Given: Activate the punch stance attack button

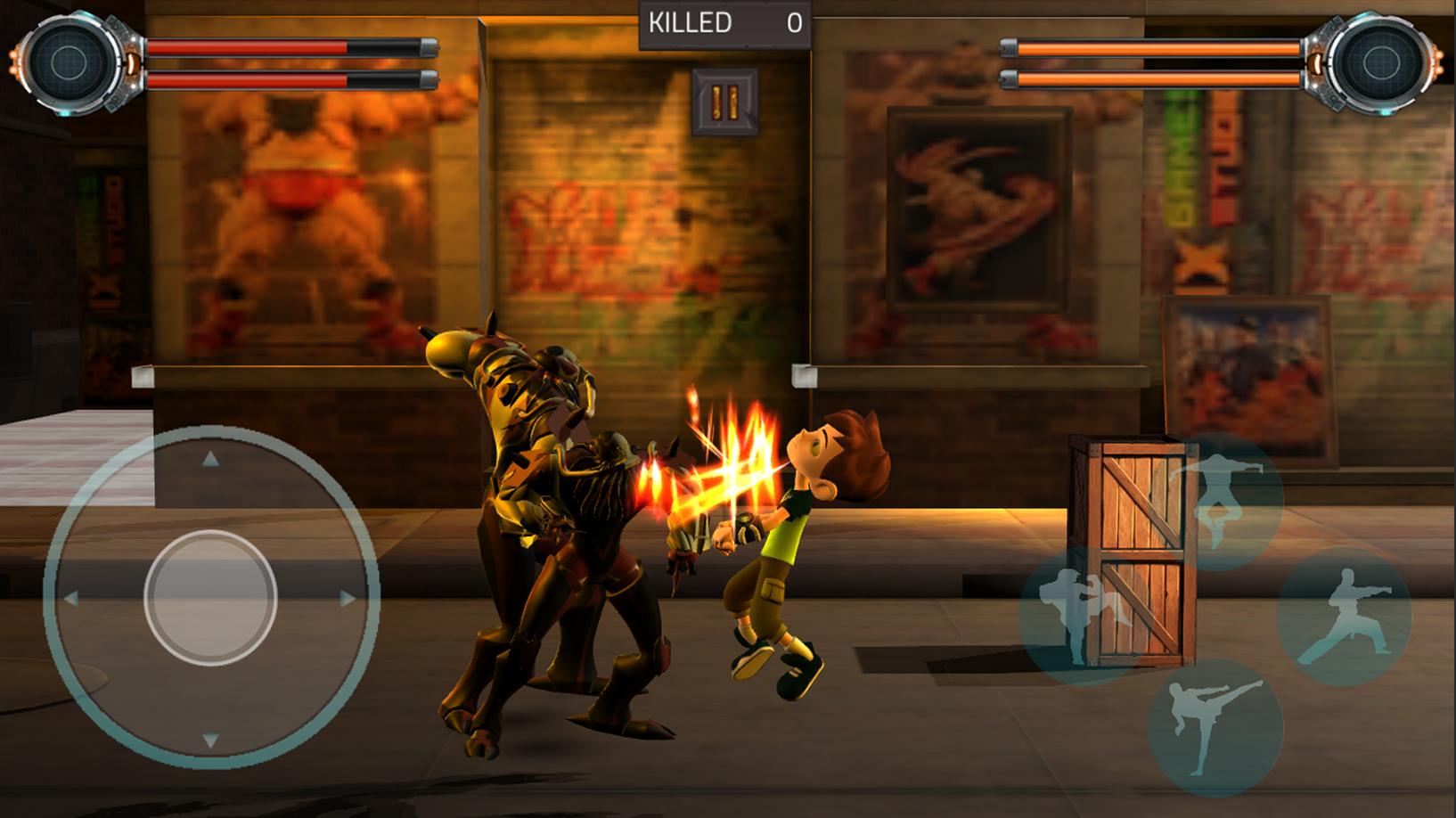Looking at the screenshot, I should [1344, 617].
